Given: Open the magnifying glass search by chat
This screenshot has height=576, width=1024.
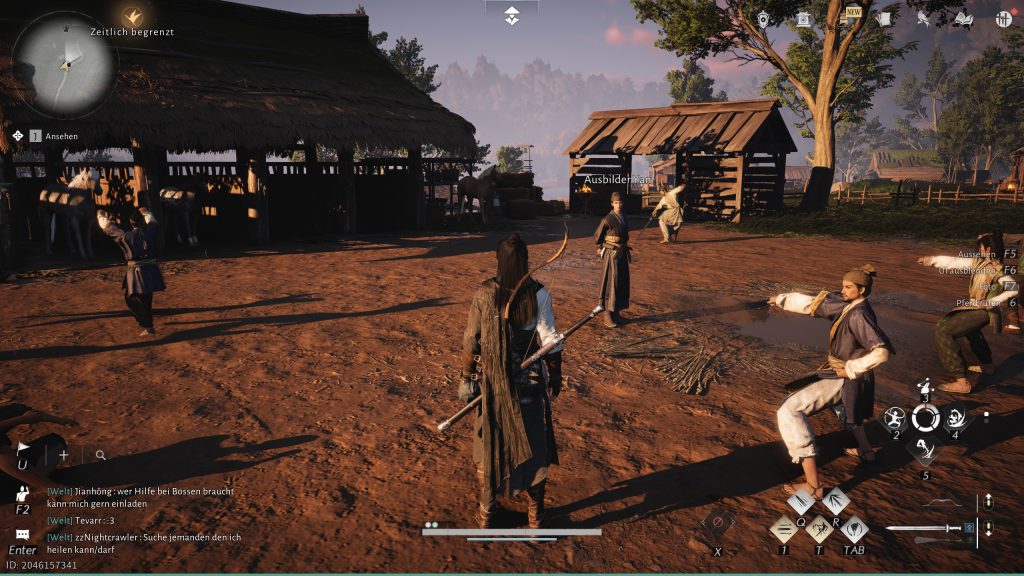Looking at the screenshot, I should [x=100, y=455].
